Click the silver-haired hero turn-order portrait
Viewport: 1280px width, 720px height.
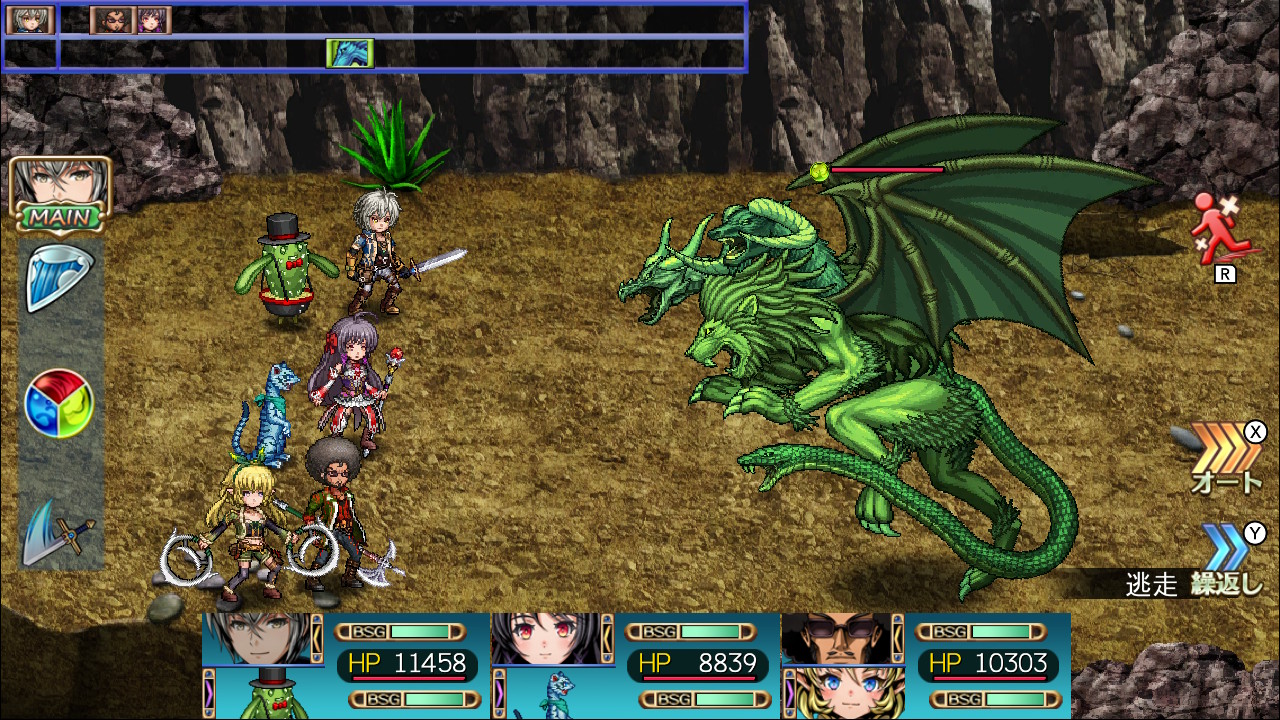(x=30, y=20)
